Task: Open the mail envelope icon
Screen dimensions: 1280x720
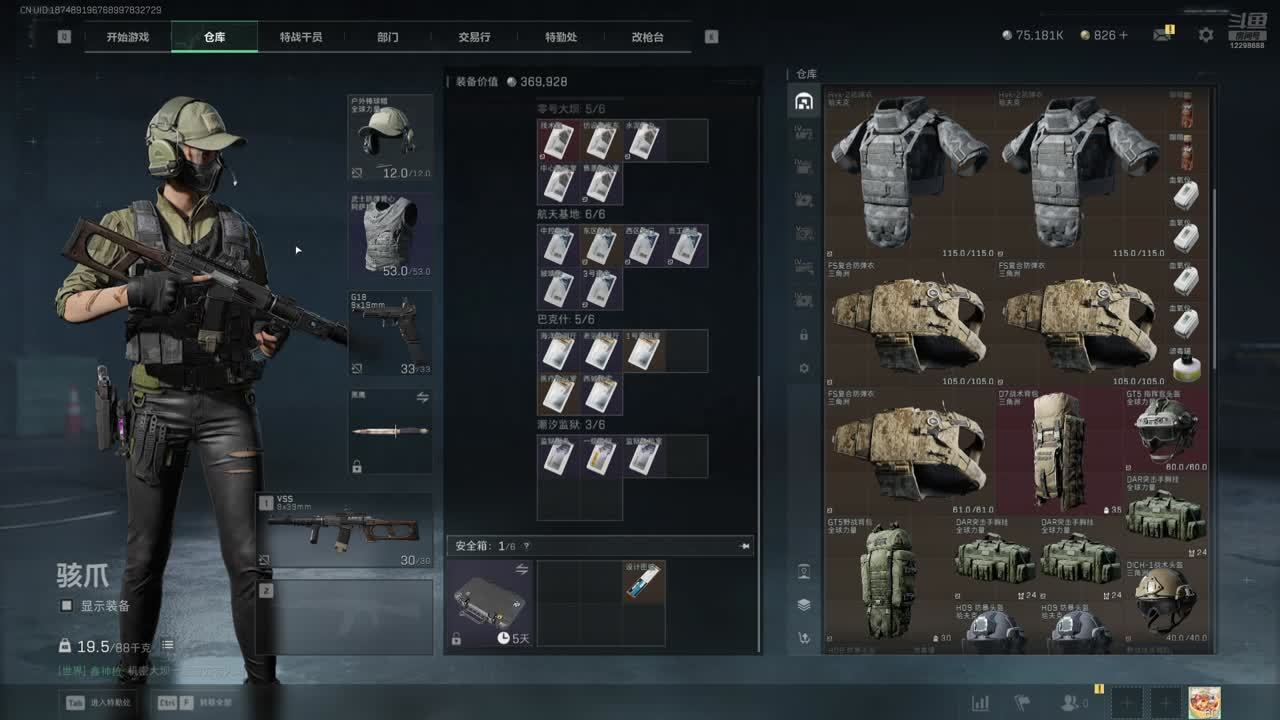Action: 1161,35
